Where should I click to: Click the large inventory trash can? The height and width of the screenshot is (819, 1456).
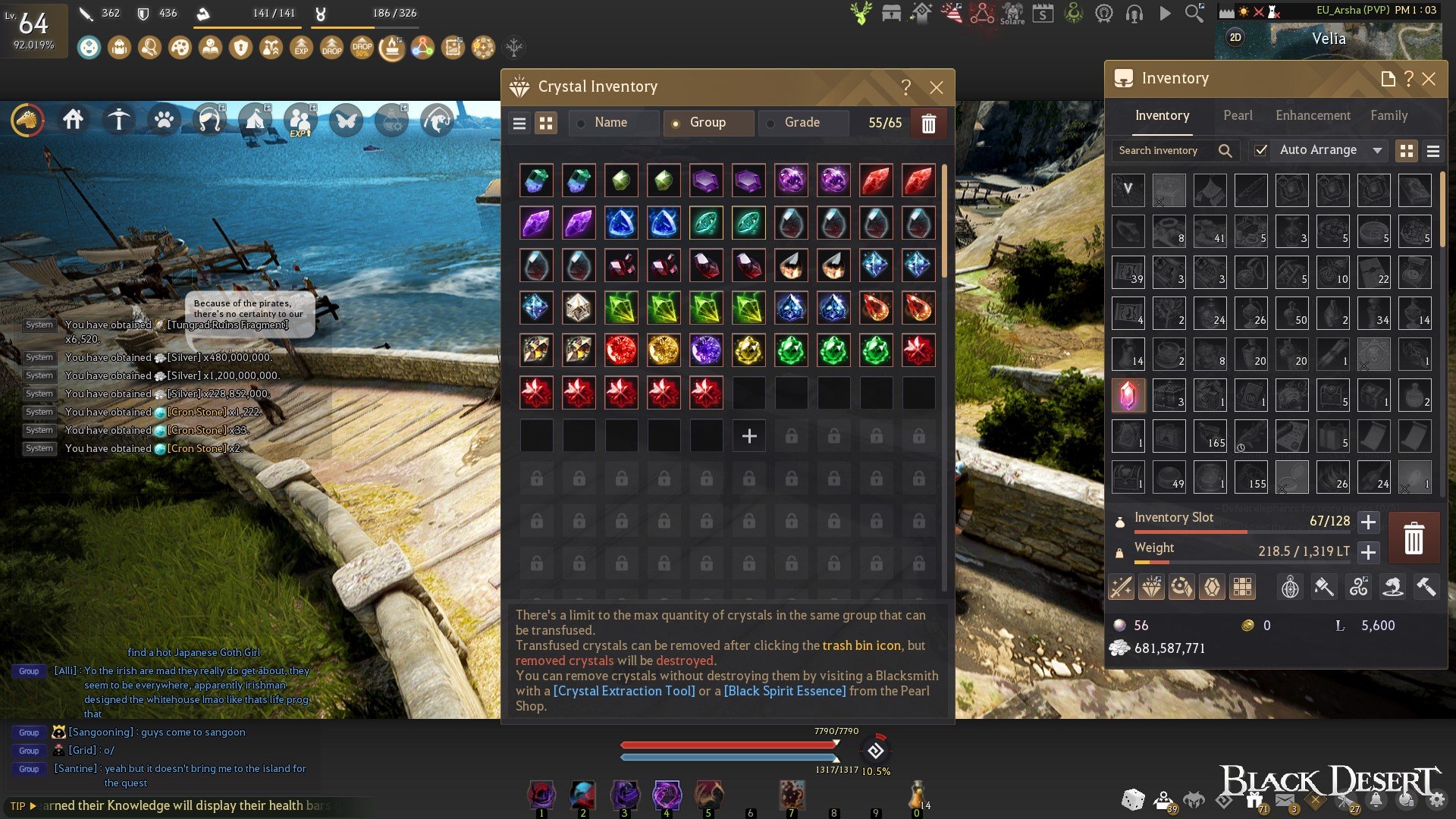pyautogui.click(x=1414, y=538)
